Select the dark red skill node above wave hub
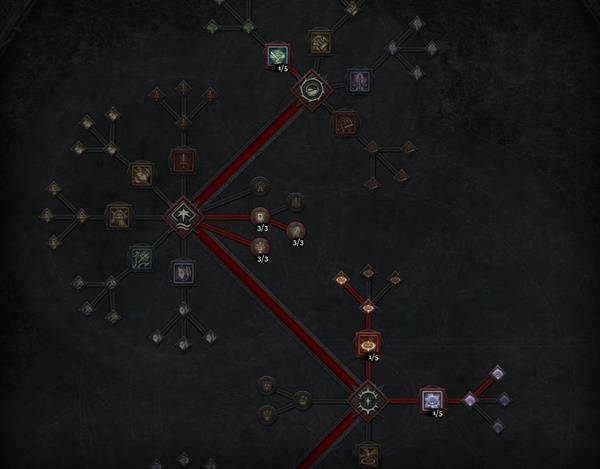This screenshot has width=600, height=469. pos(183,160)
